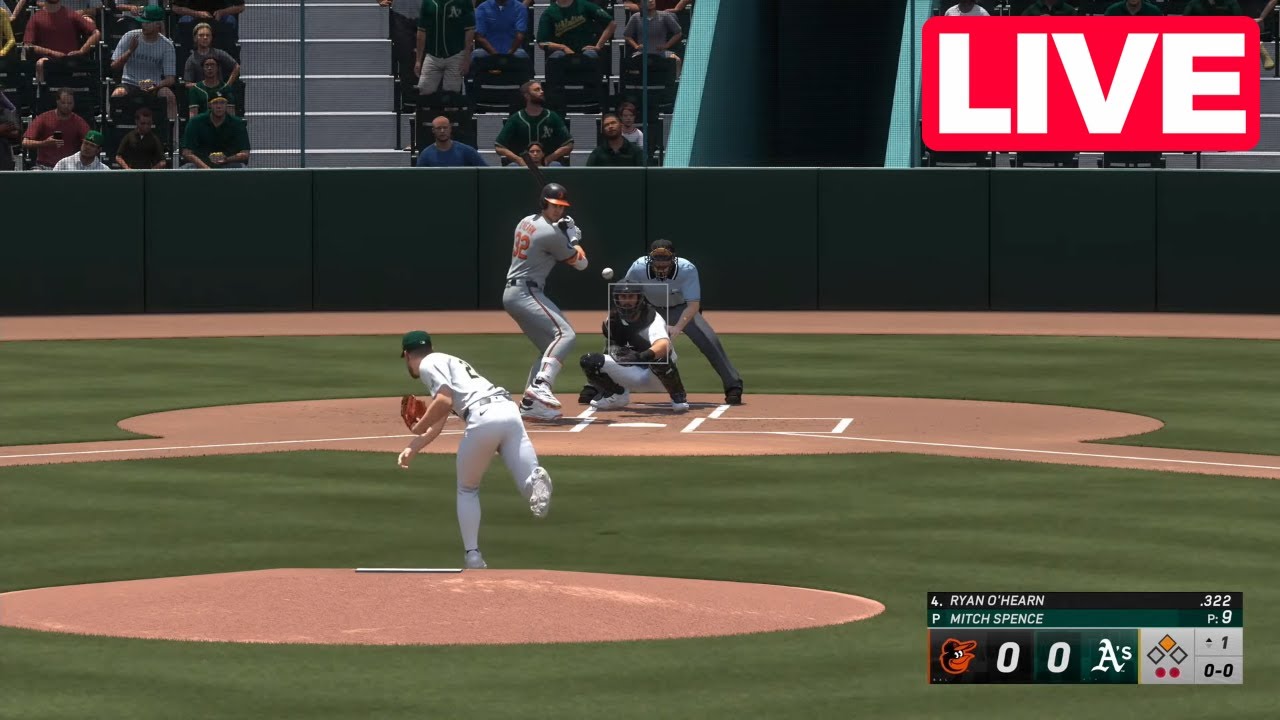Click the highlighted orange second base diamond

click(x=1165, y=642)
